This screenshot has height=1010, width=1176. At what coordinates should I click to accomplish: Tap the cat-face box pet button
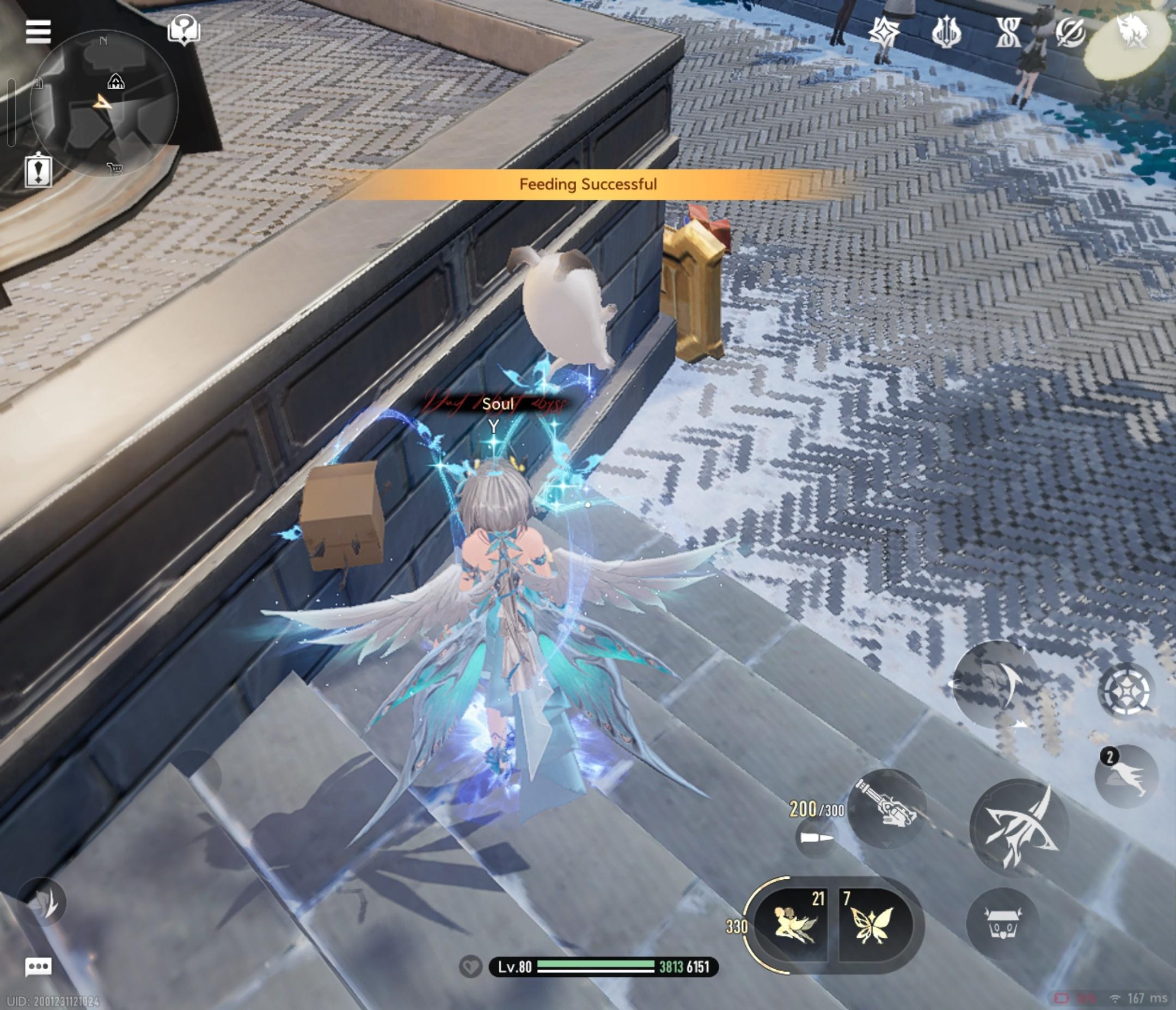(x=1002, y=925)
